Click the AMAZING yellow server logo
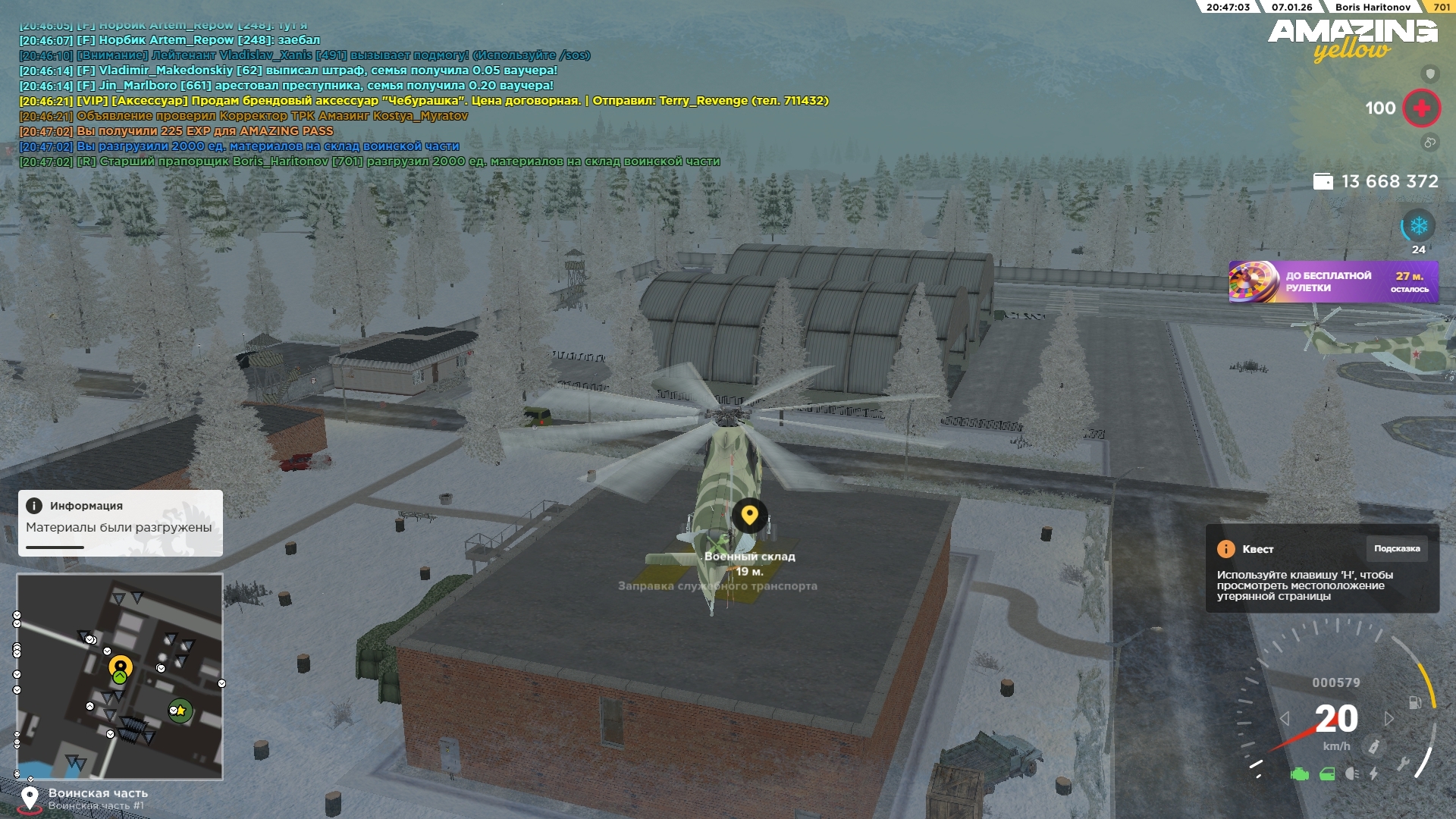The height and width of the screenshot is (819, 1456). 1352,39
